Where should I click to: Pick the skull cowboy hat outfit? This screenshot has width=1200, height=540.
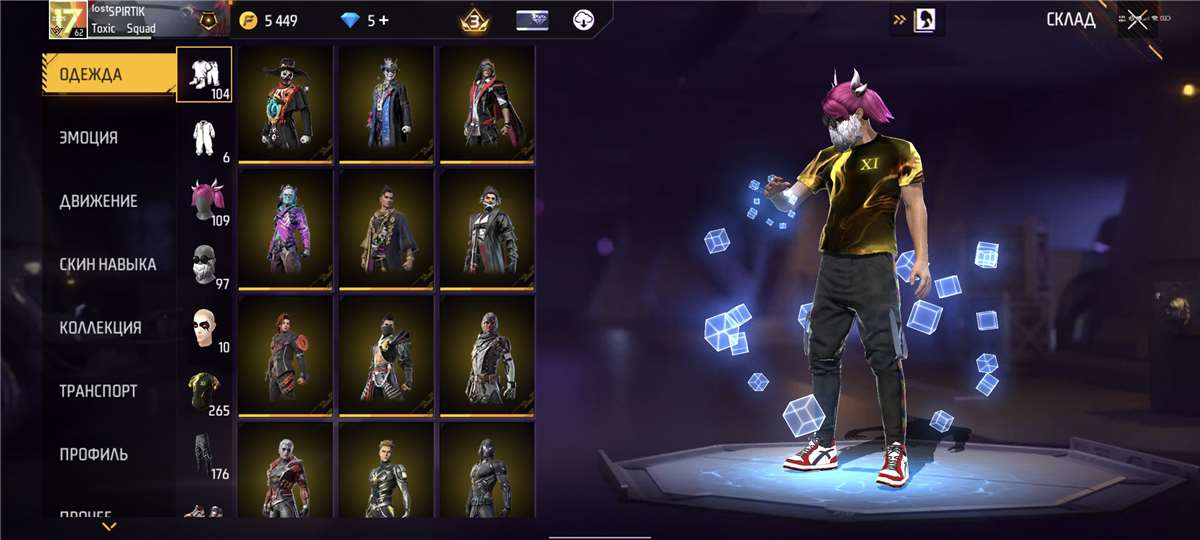(x=286, y=103)
